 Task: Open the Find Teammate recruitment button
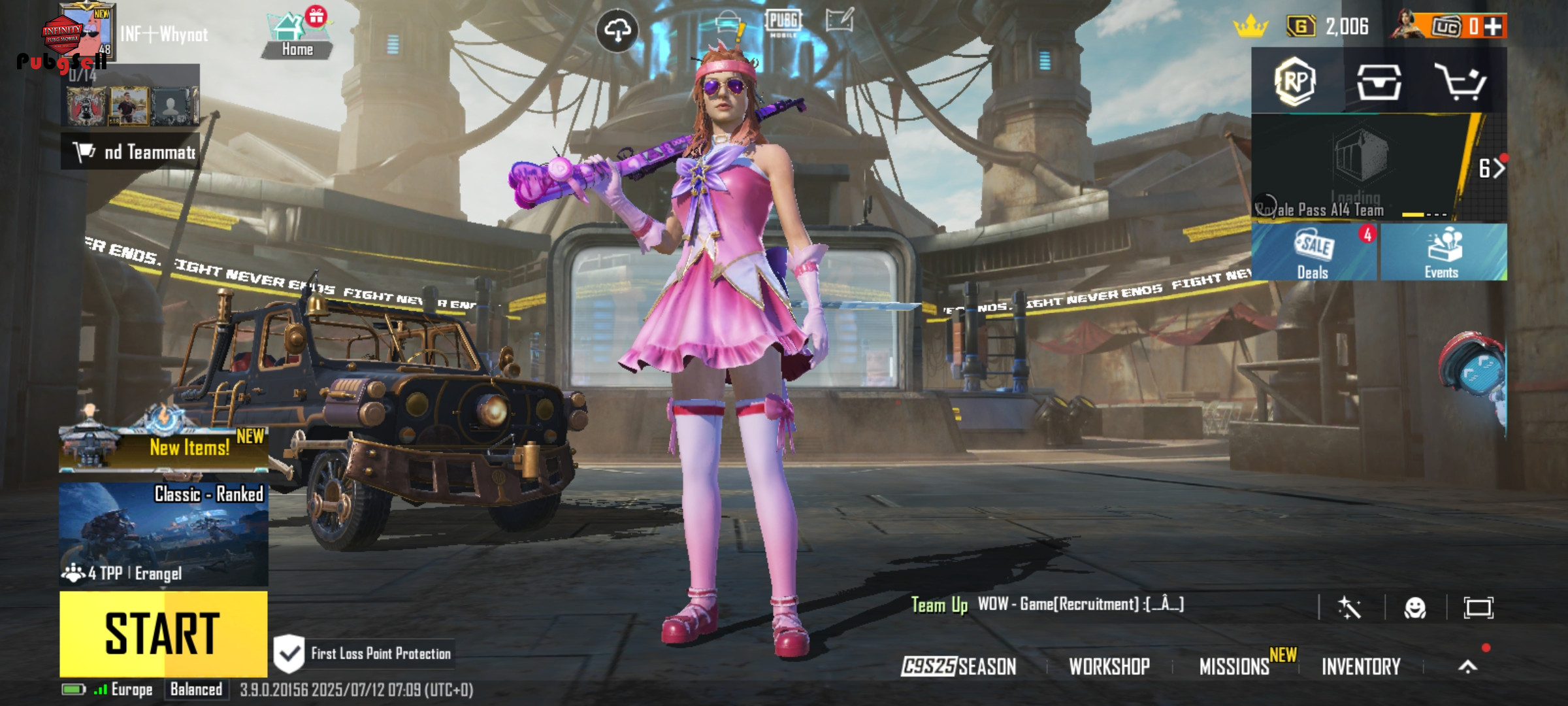[x=131, y=152]
